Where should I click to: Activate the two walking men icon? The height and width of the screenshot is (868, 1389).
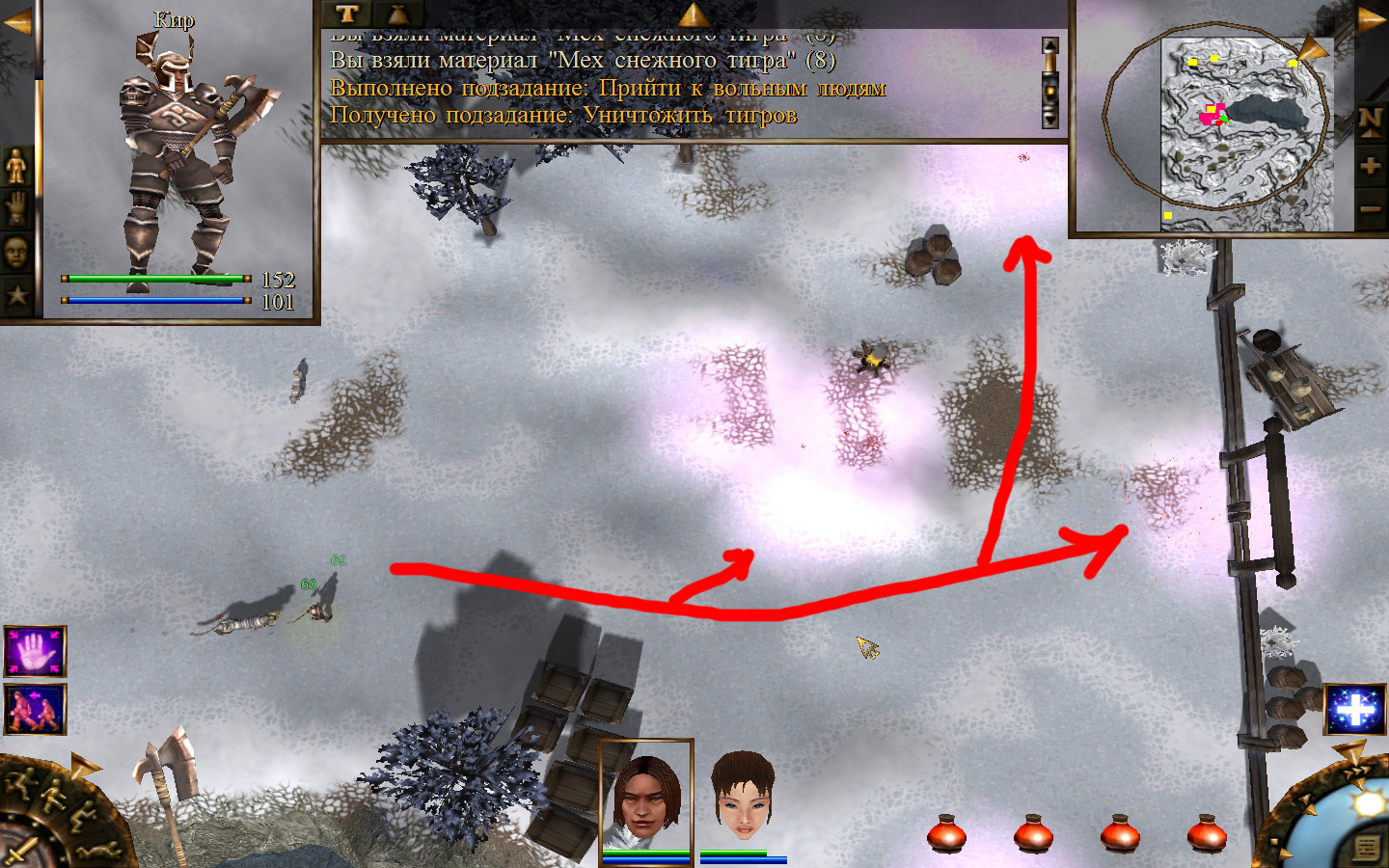[x=36, y=709]
